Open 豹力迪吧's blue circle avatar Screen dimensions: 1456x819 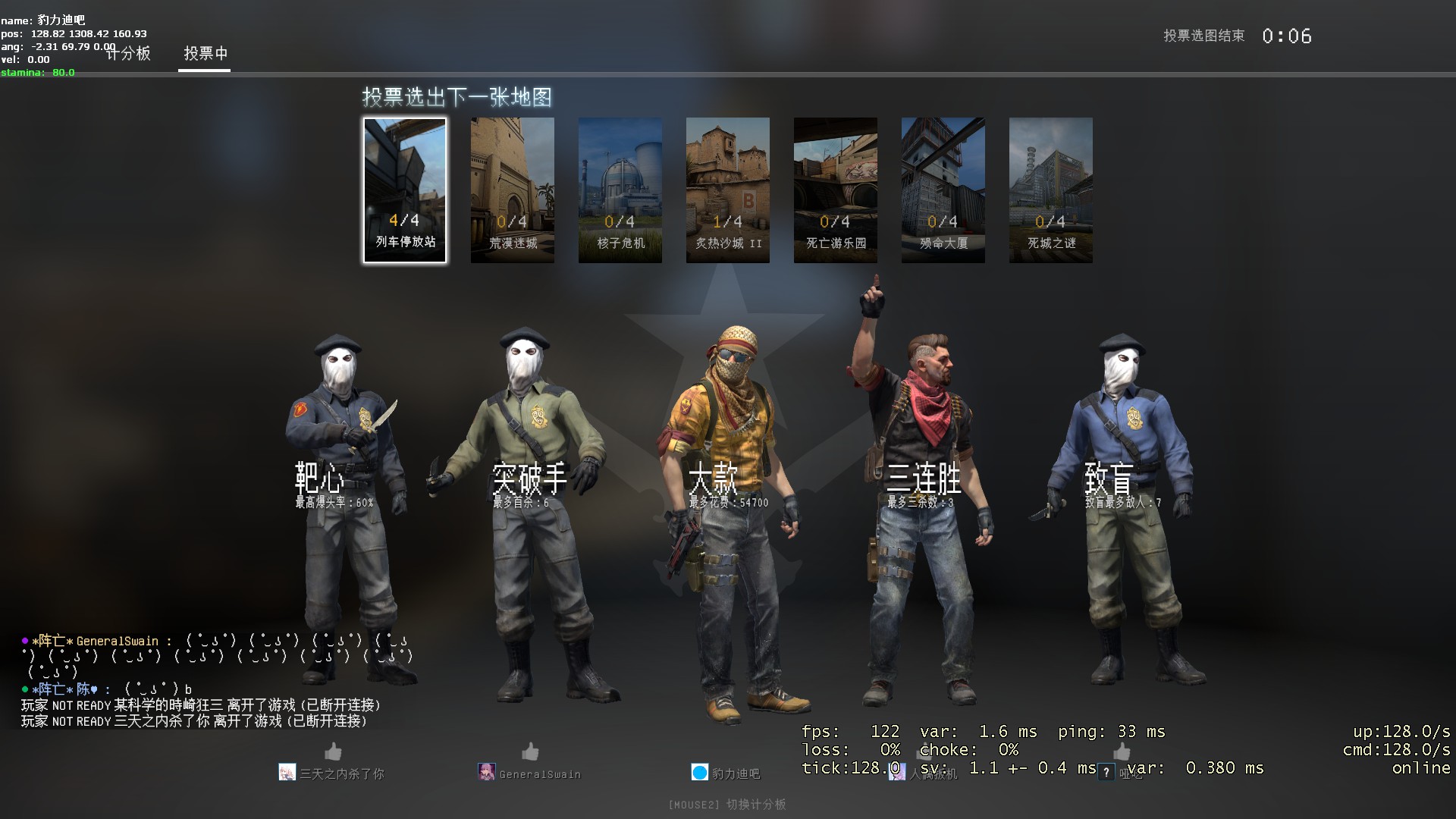tap(699, 773)
